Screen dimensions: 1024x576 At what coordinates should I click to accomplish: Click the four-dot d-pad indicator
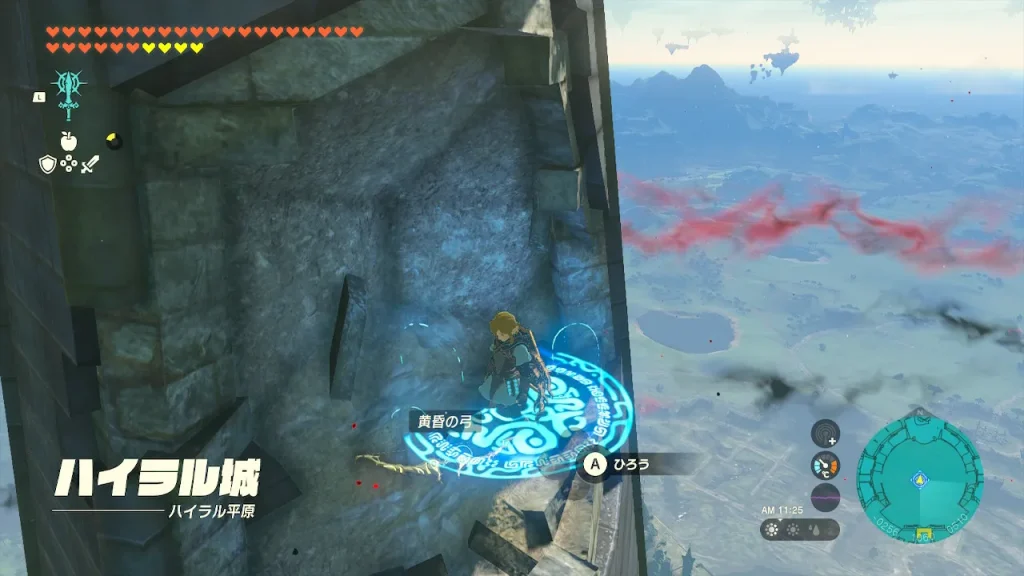pos(68,164)
